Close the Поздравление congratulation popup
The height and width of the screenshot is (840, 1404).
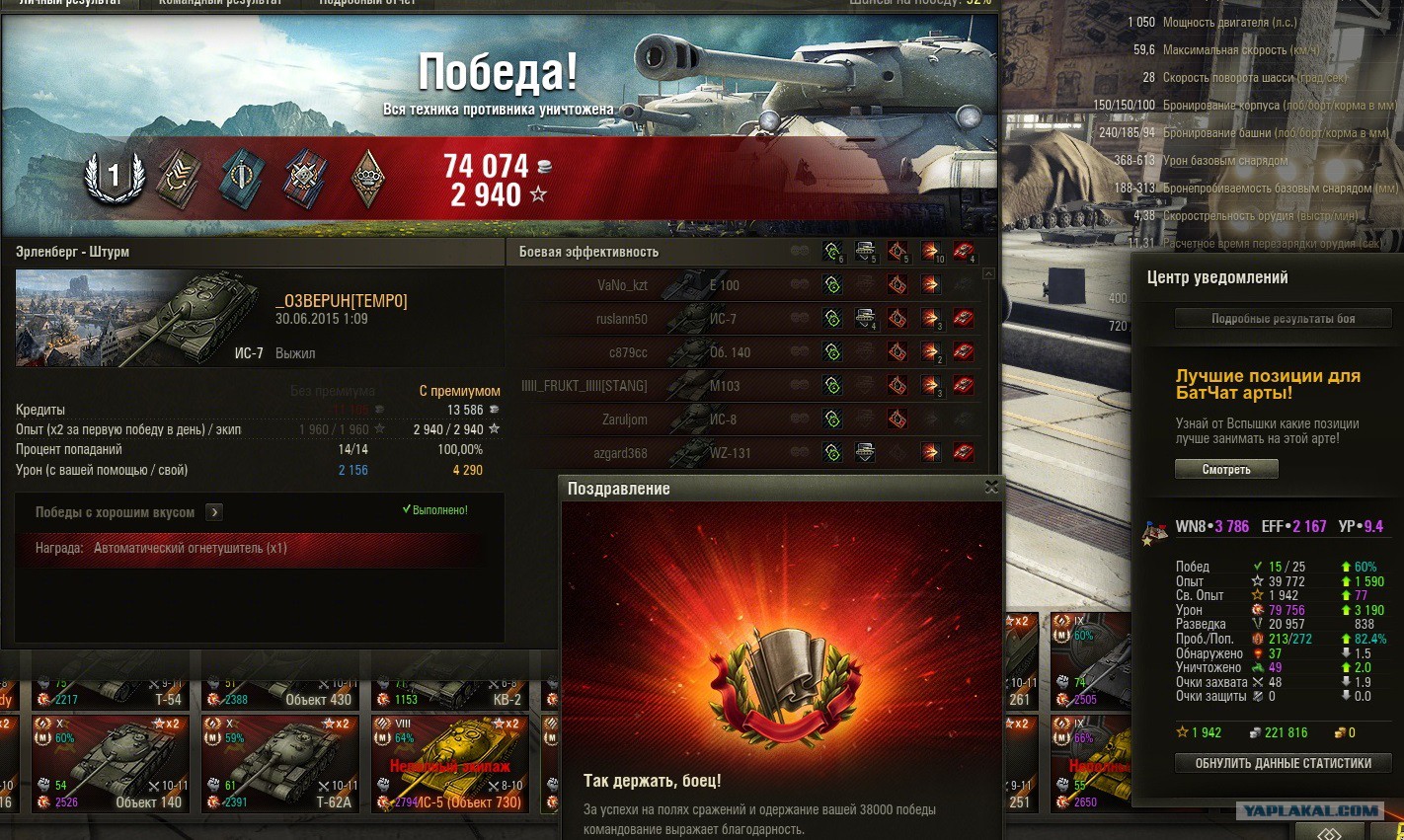pos(991,487)
